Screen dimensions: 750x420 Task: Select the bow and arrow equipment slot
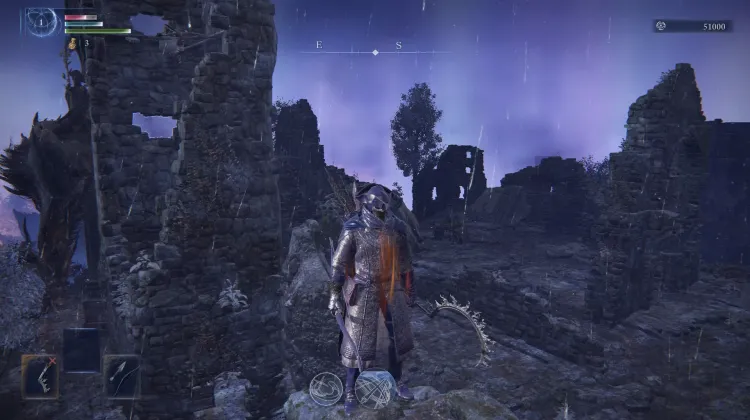(x=121, y=374)
